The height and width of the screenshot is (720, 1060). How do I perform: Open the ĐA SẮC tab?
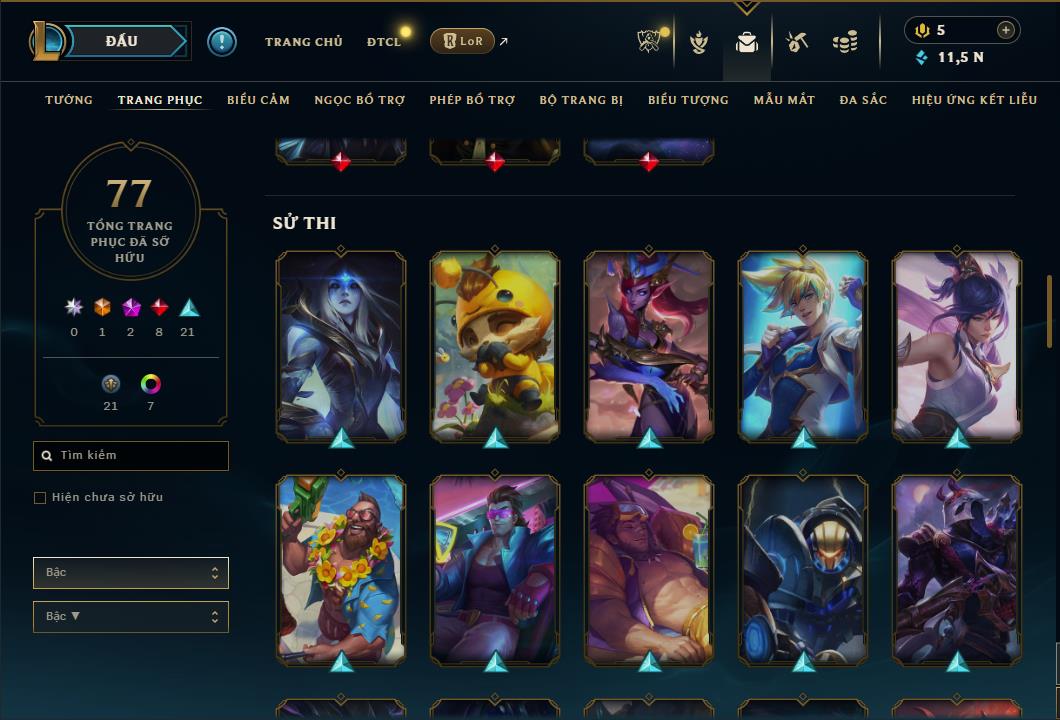863,100
